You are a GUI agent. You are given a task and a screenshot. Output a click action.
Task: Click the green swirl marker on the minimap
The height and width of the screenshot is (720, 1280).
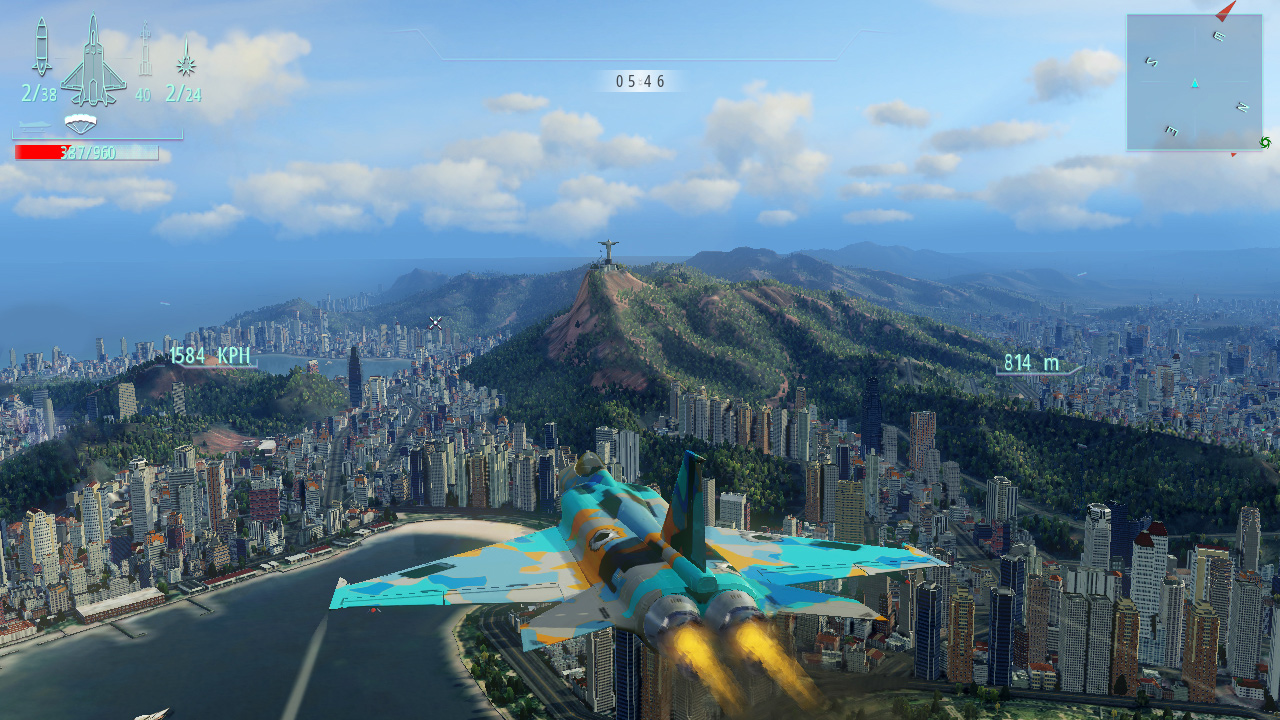click(1265, 142)
